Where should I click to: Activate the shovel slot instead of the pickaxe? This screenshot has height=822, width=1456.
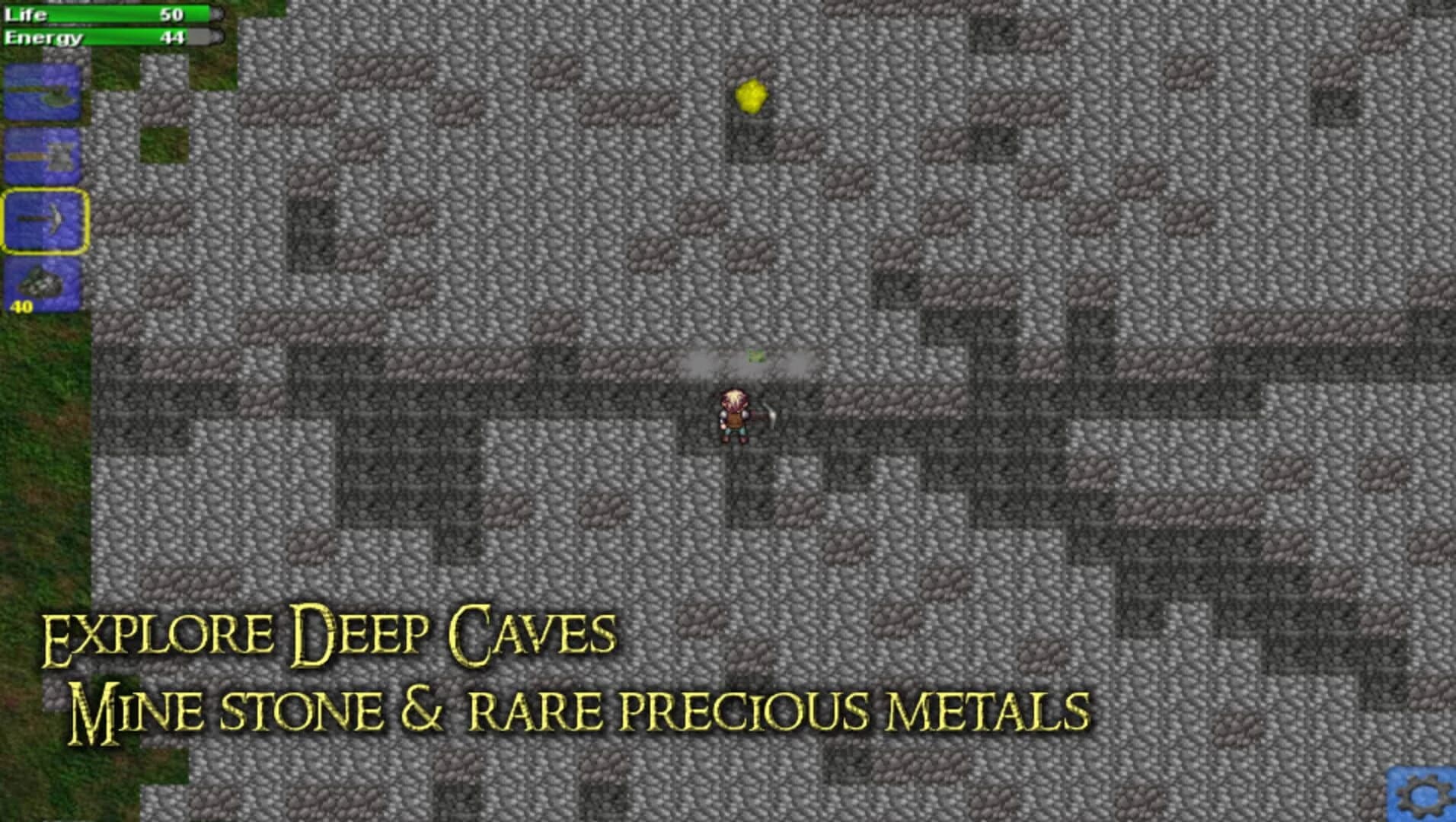(41, 152)
